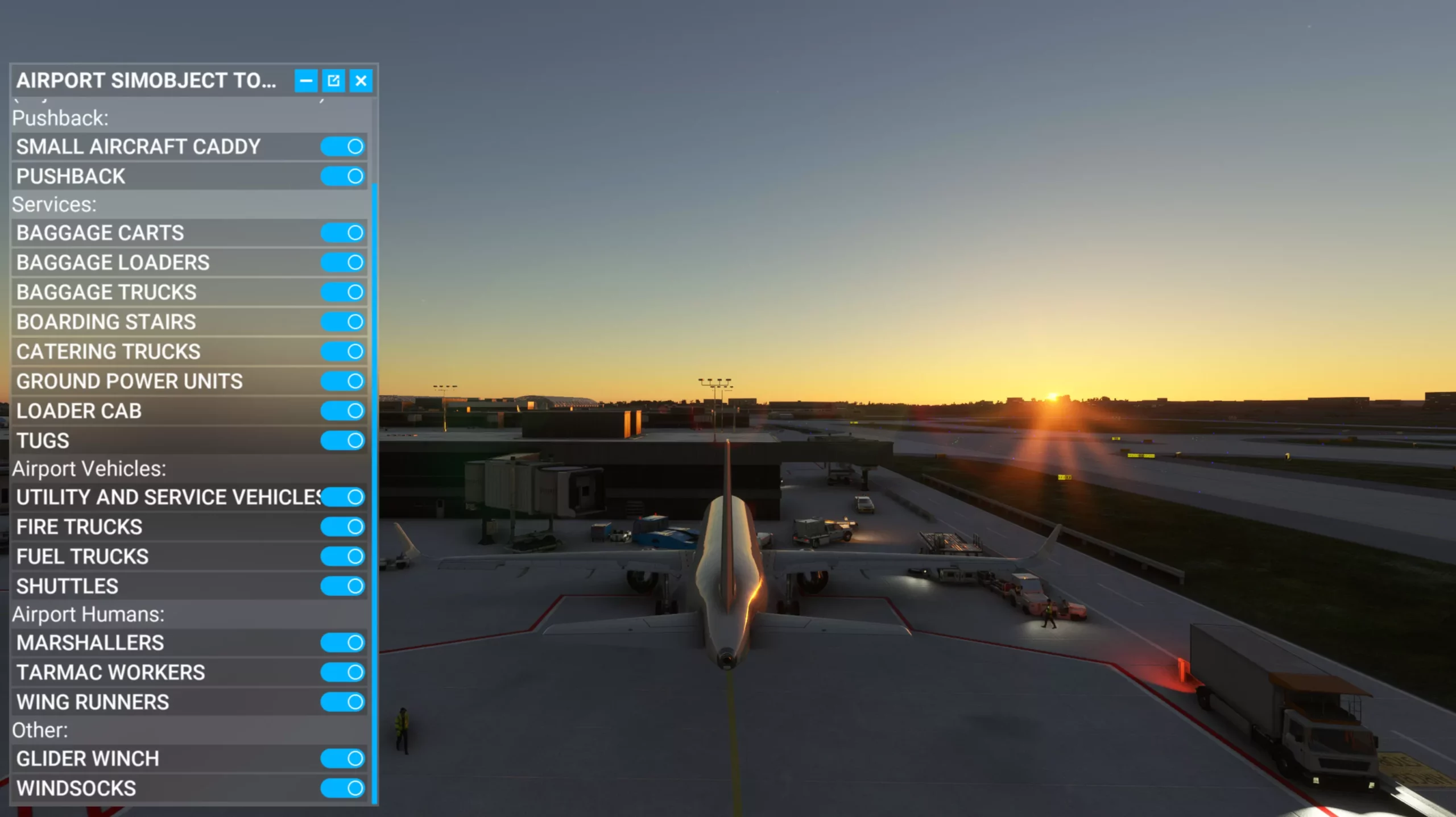Viewport: 1456px width, 817px height.
Task: Toggle the Loader Cab setting
Action: pos(342,410)
